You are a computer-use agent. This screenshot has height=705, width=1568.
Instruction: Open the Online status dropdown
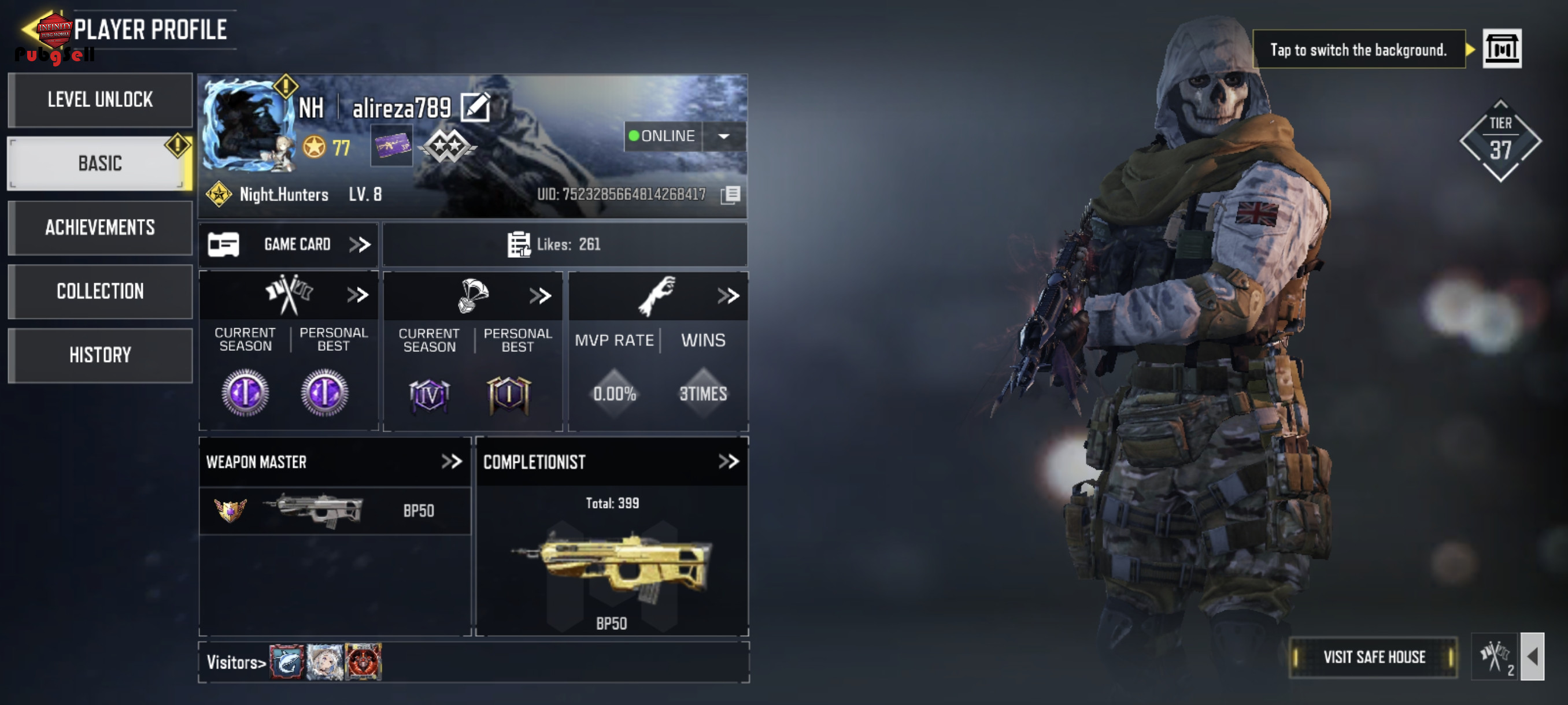click(x=723, y=136)
